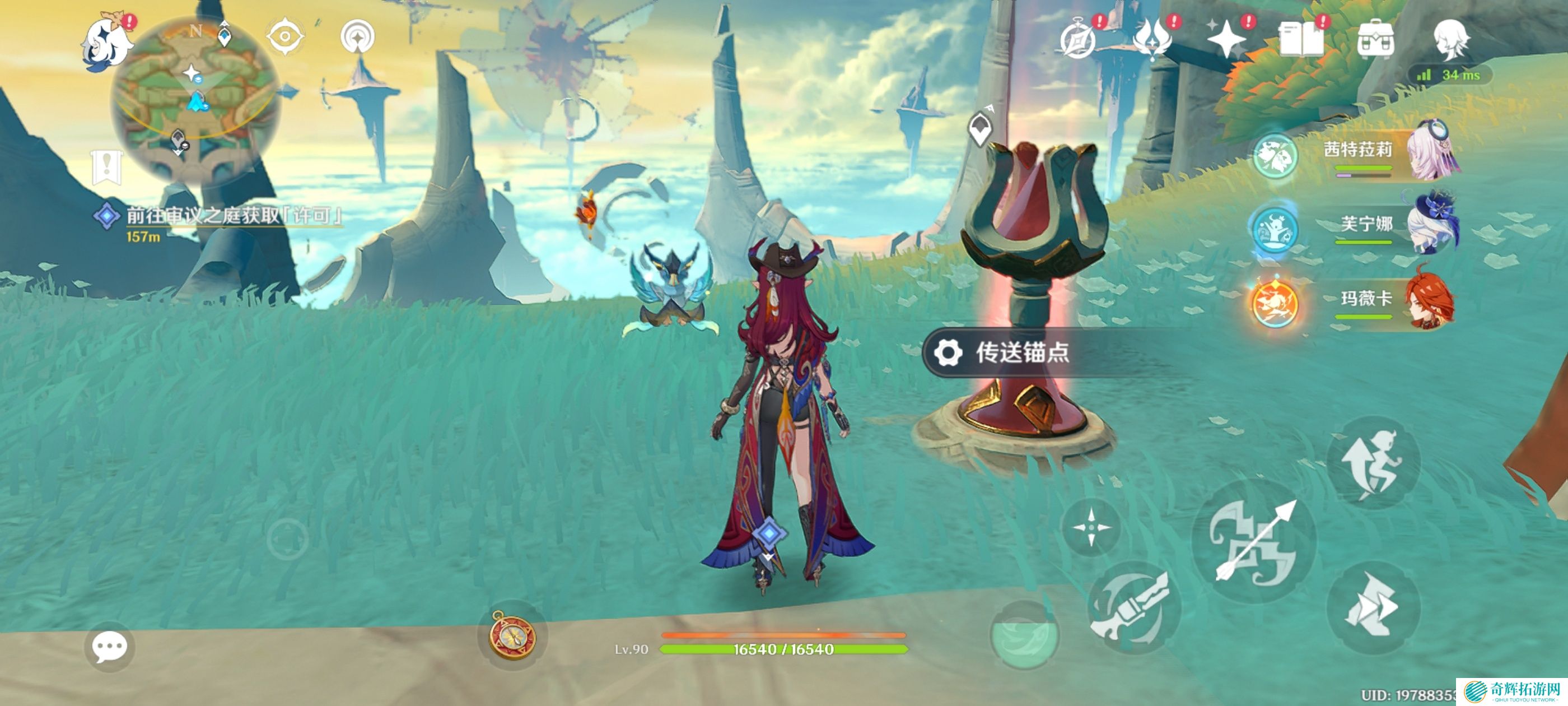The width and height of the screenshot is (1568, 706).
Task: Open the wish star icon
Action: coord(1226,40)
